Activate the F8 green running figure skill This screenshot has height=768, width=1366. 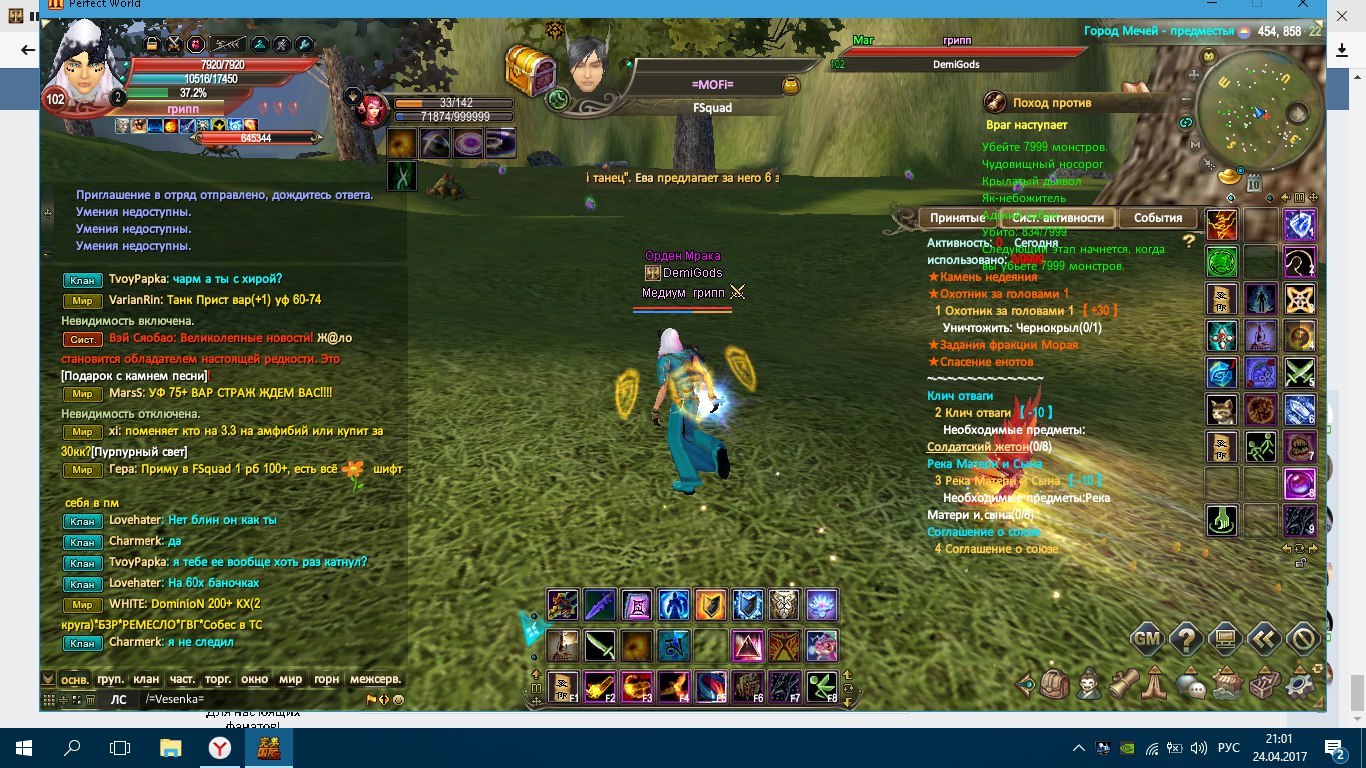(822, 687)
